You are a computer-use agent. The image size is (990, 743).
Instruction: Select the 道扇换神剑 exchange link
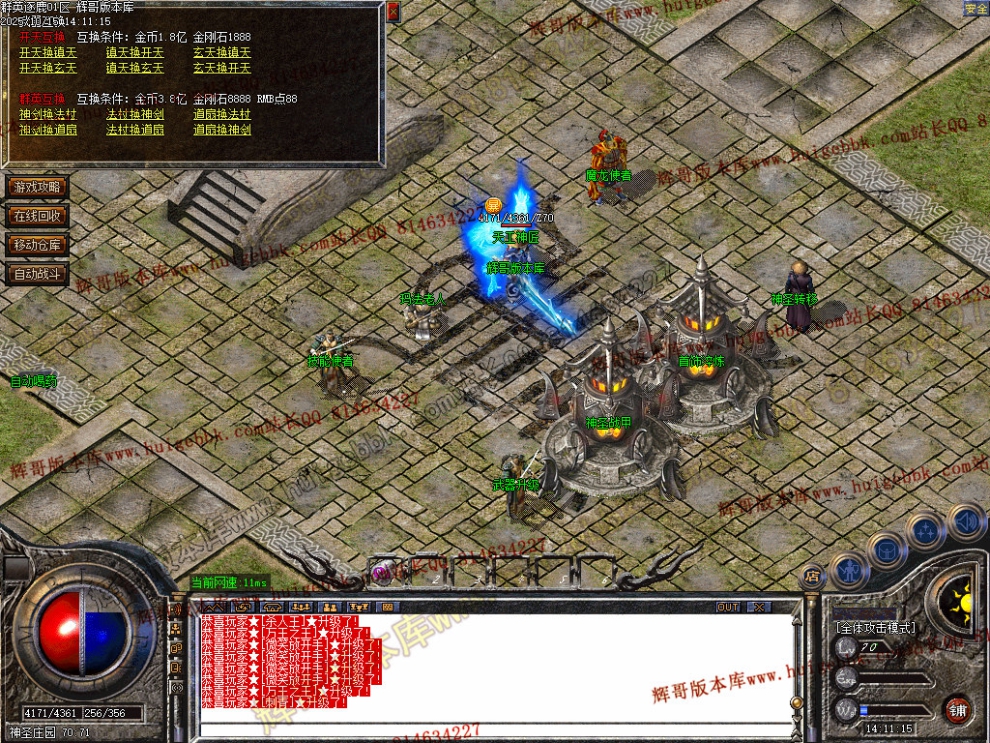(222, 130)
